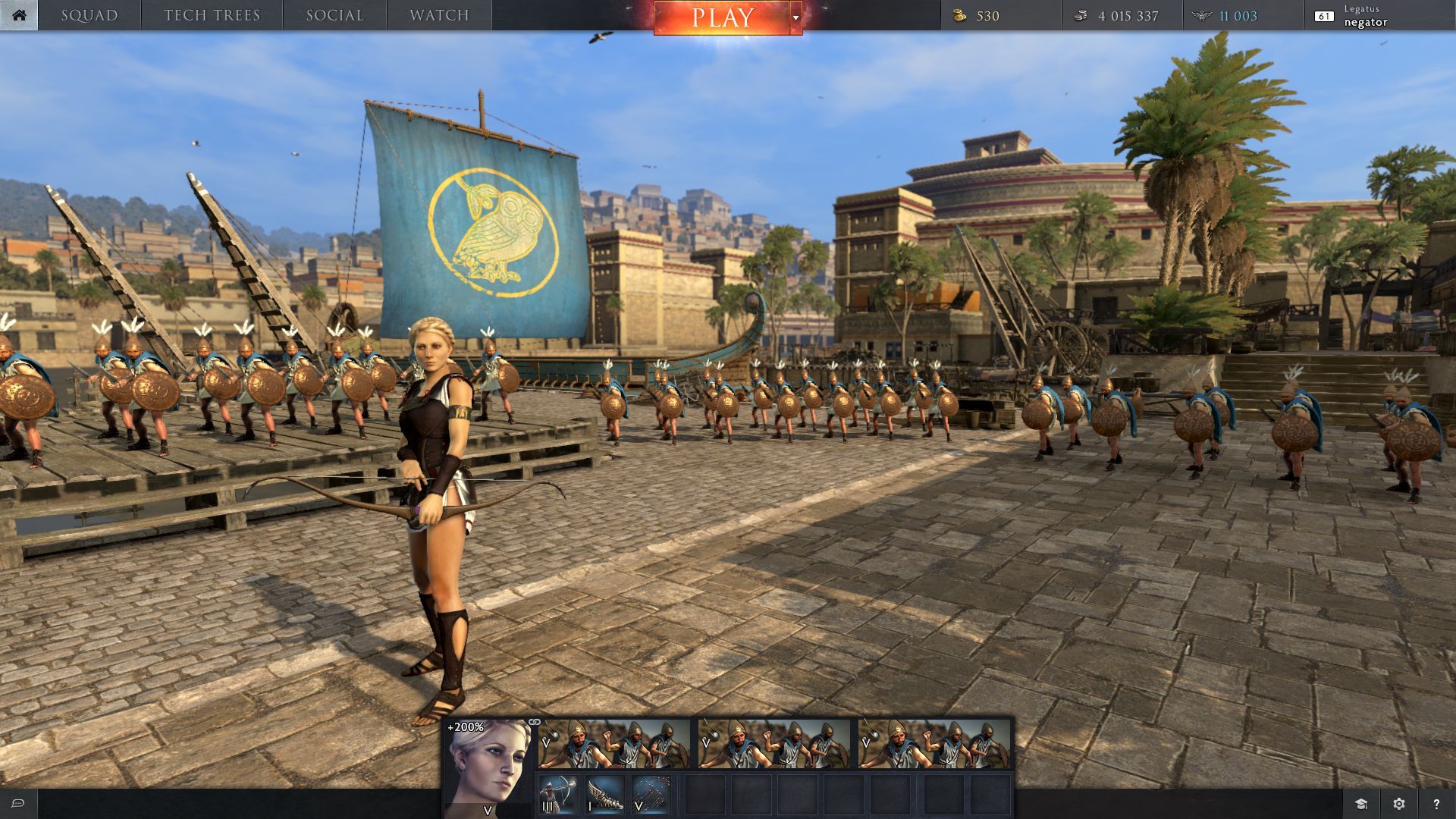Start a battle with the Play button
The height and width of the screenshot is (819, 1456).
point(721,17)
